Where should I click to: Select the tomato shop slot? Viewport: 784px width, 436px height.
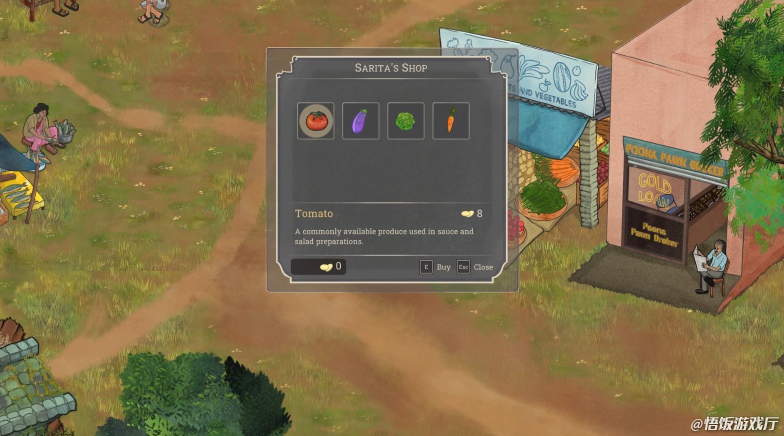316,121
